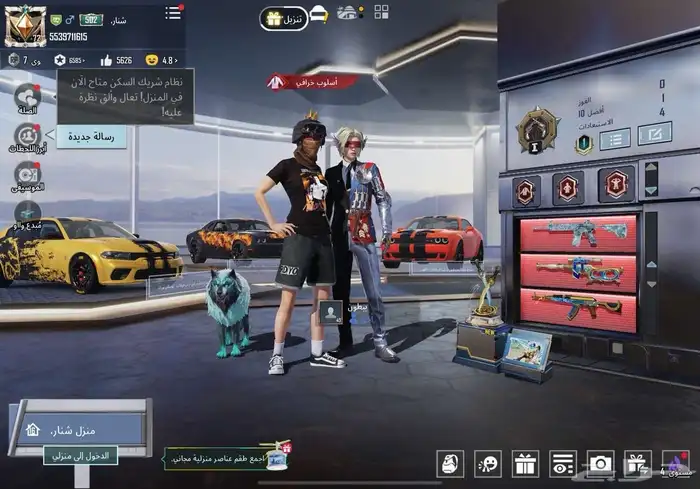This screenshot has height=489, width=700.
Task: Open the camera screenshot mode
Action: [600, 463]
